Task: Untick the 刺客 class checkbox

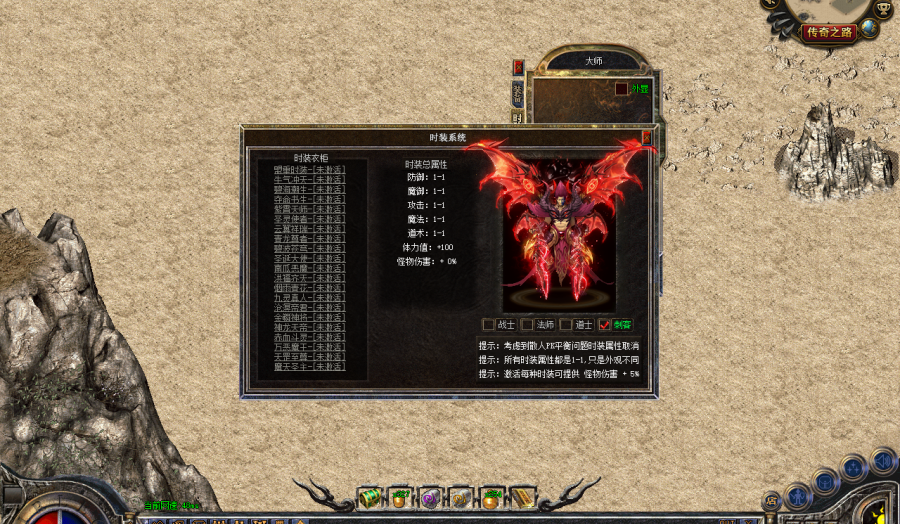Action: coord(604,324)
